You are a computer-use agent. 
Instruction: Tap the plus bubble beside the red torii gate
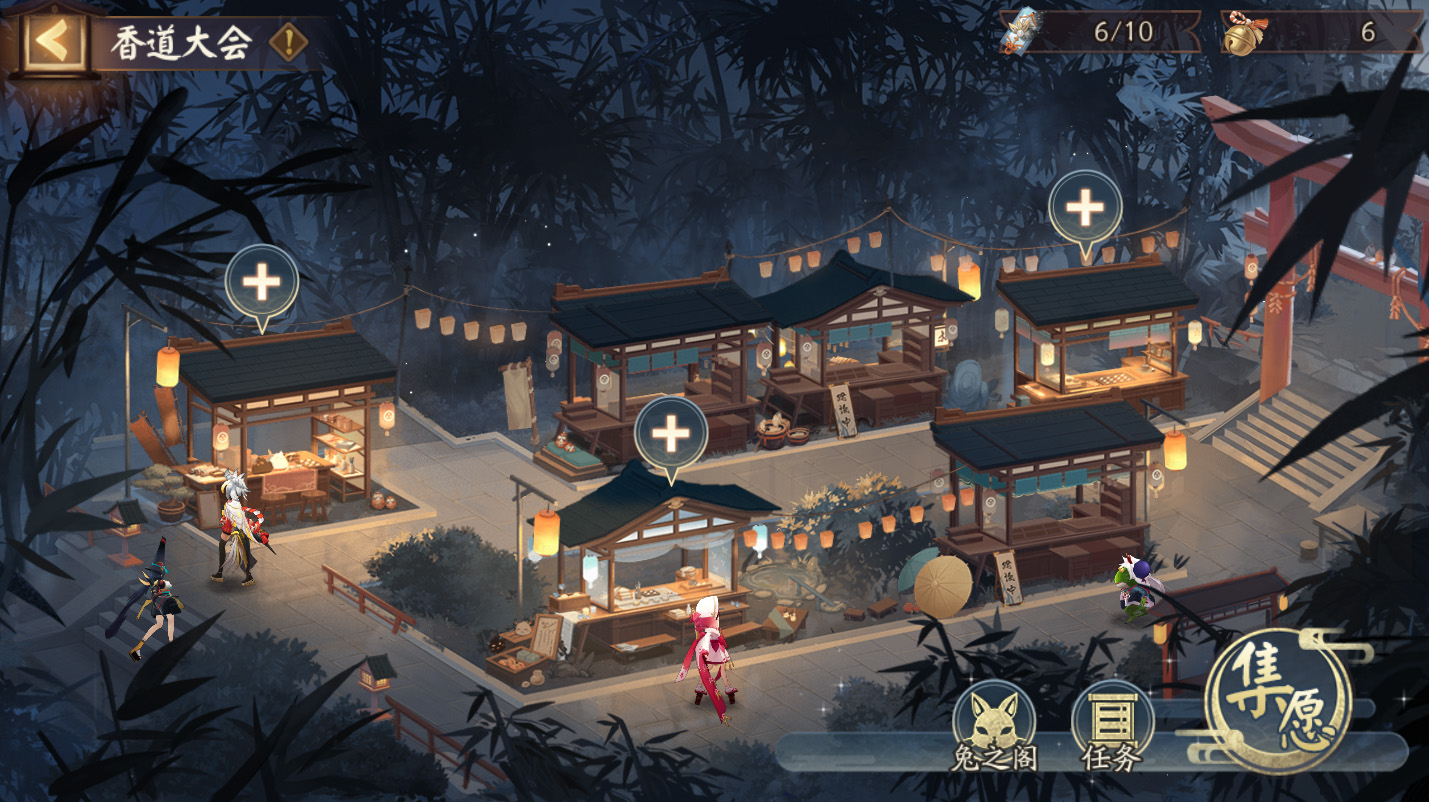(1085, 209)
